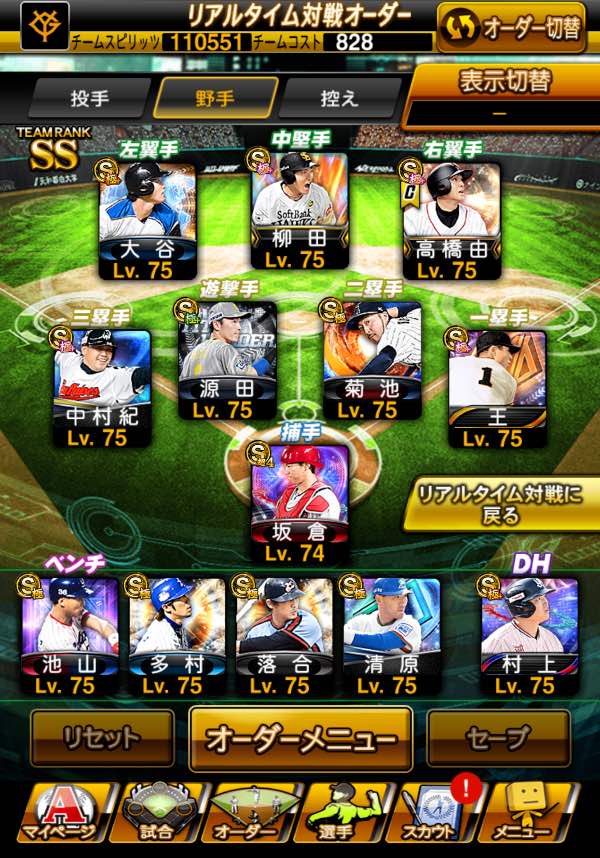This screenshot has width=600, height=858.
Task: Pick catcher 坂倉 card
Action: click(299, 500)
